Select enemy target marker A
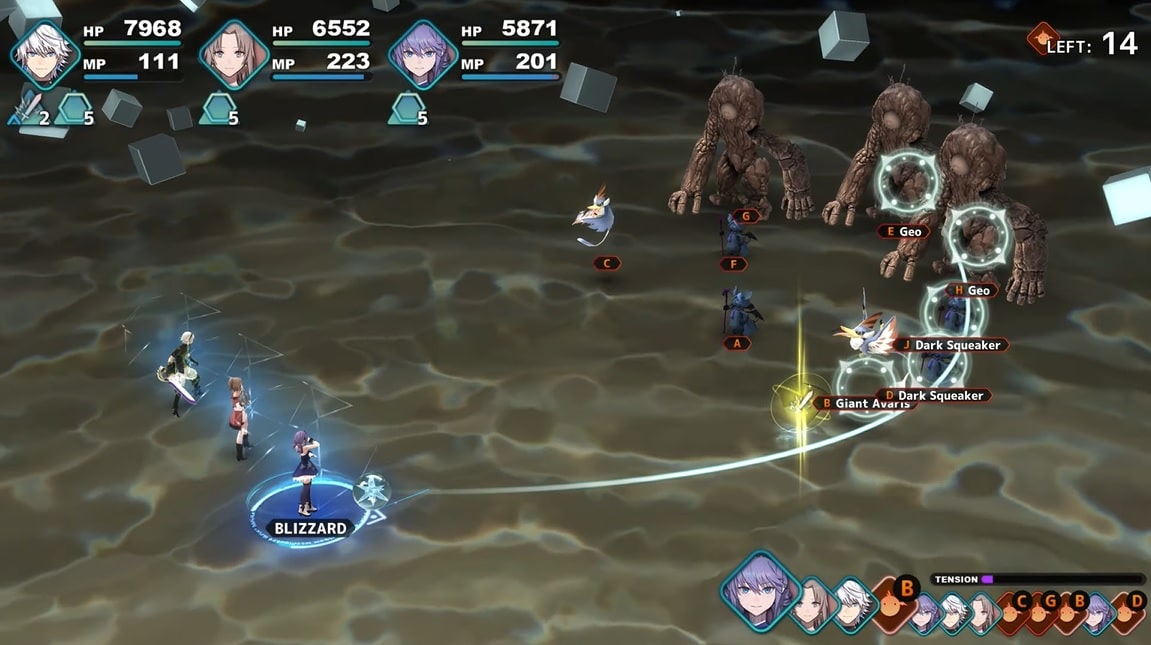 (737, 343)
